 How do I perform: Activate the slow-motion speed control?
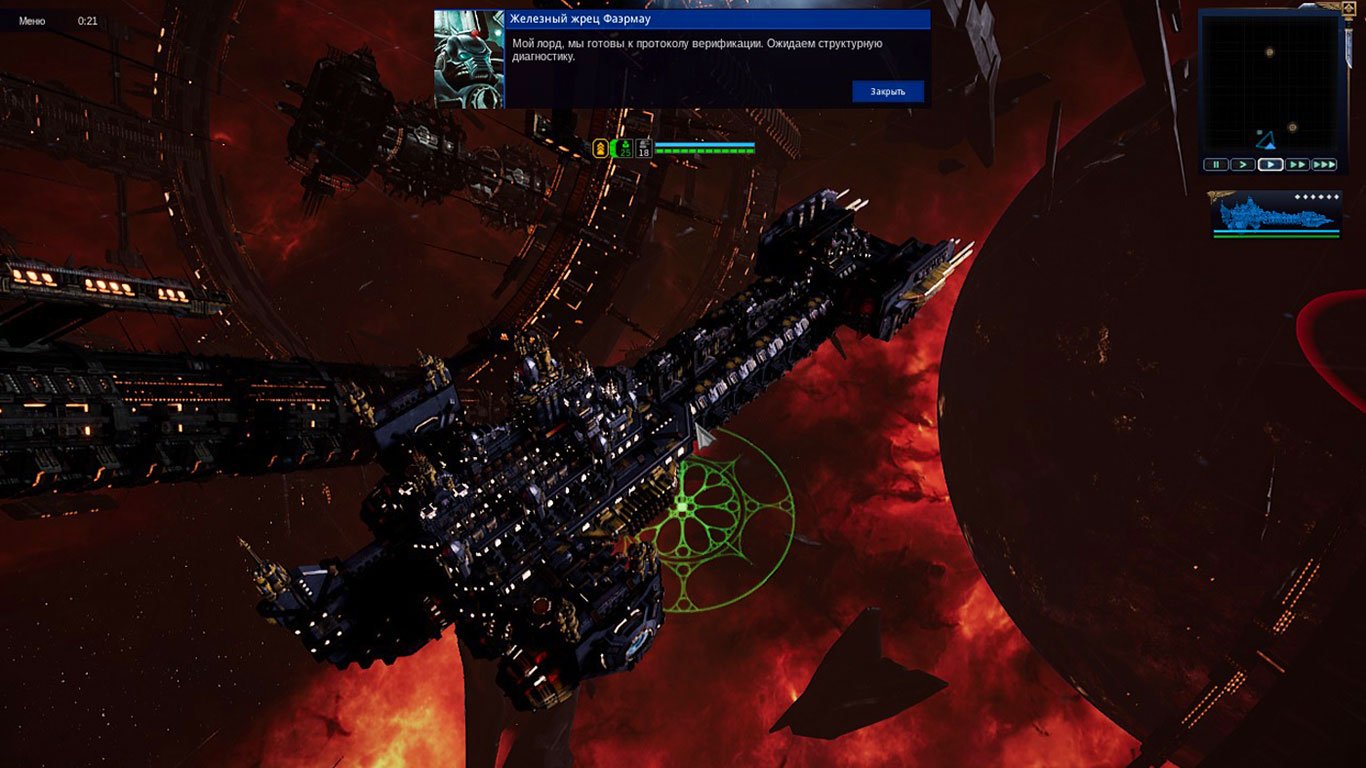point(1243,164)
